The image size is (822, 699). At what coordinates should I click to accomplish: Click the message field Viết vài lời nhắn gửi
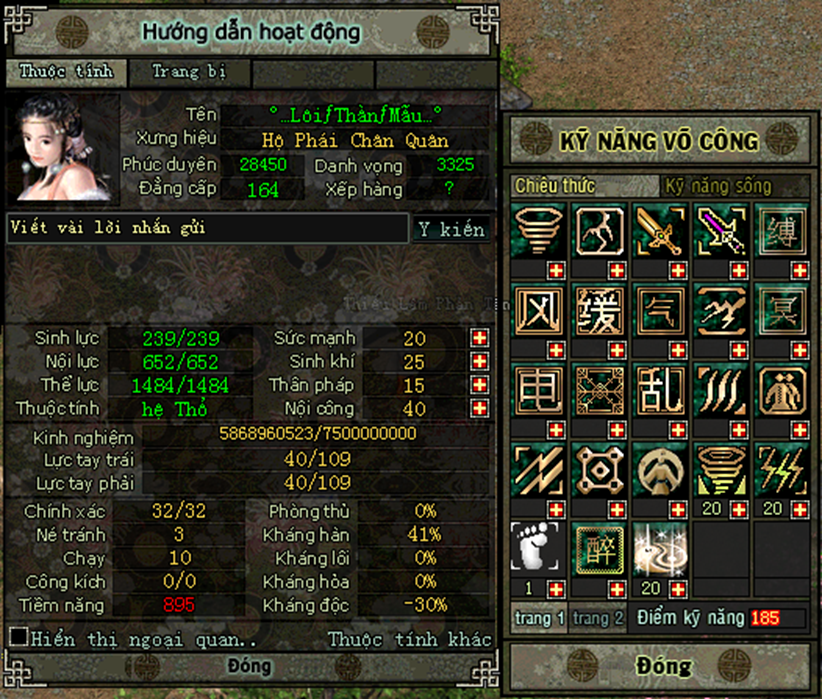207,228
